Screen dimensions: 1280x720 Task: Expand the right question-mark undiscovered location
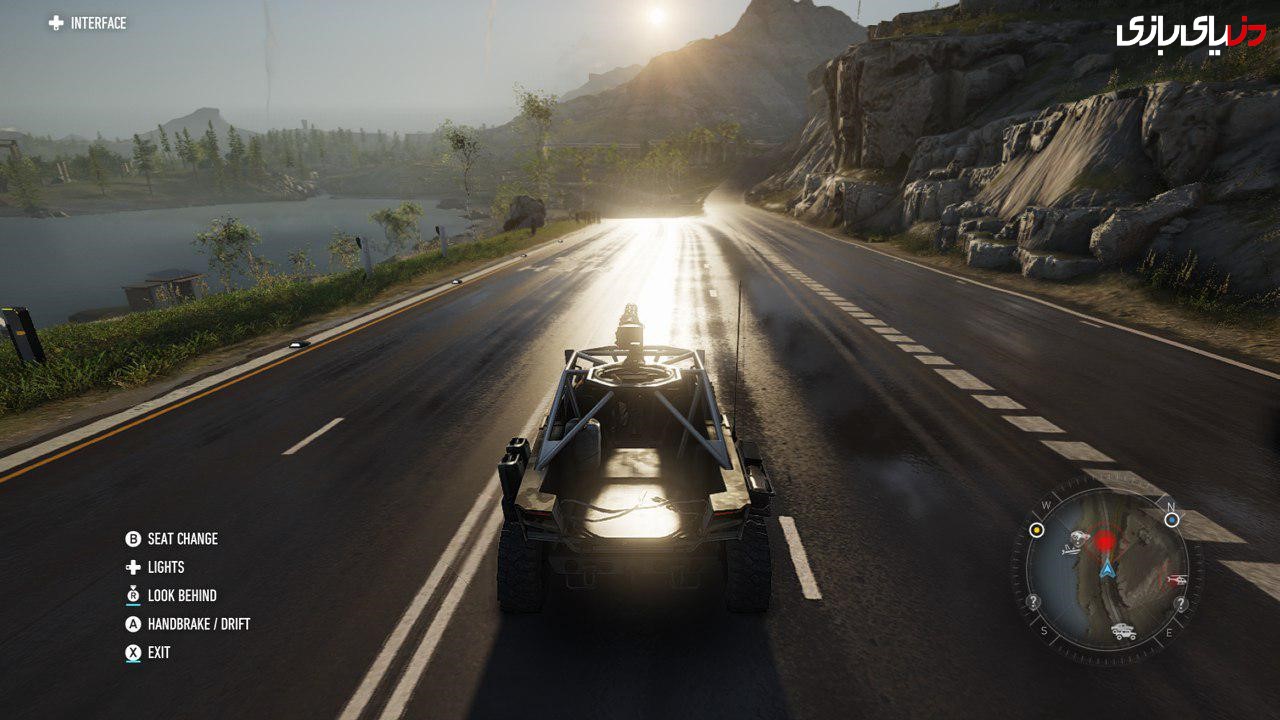click(x=1182, y=603)
